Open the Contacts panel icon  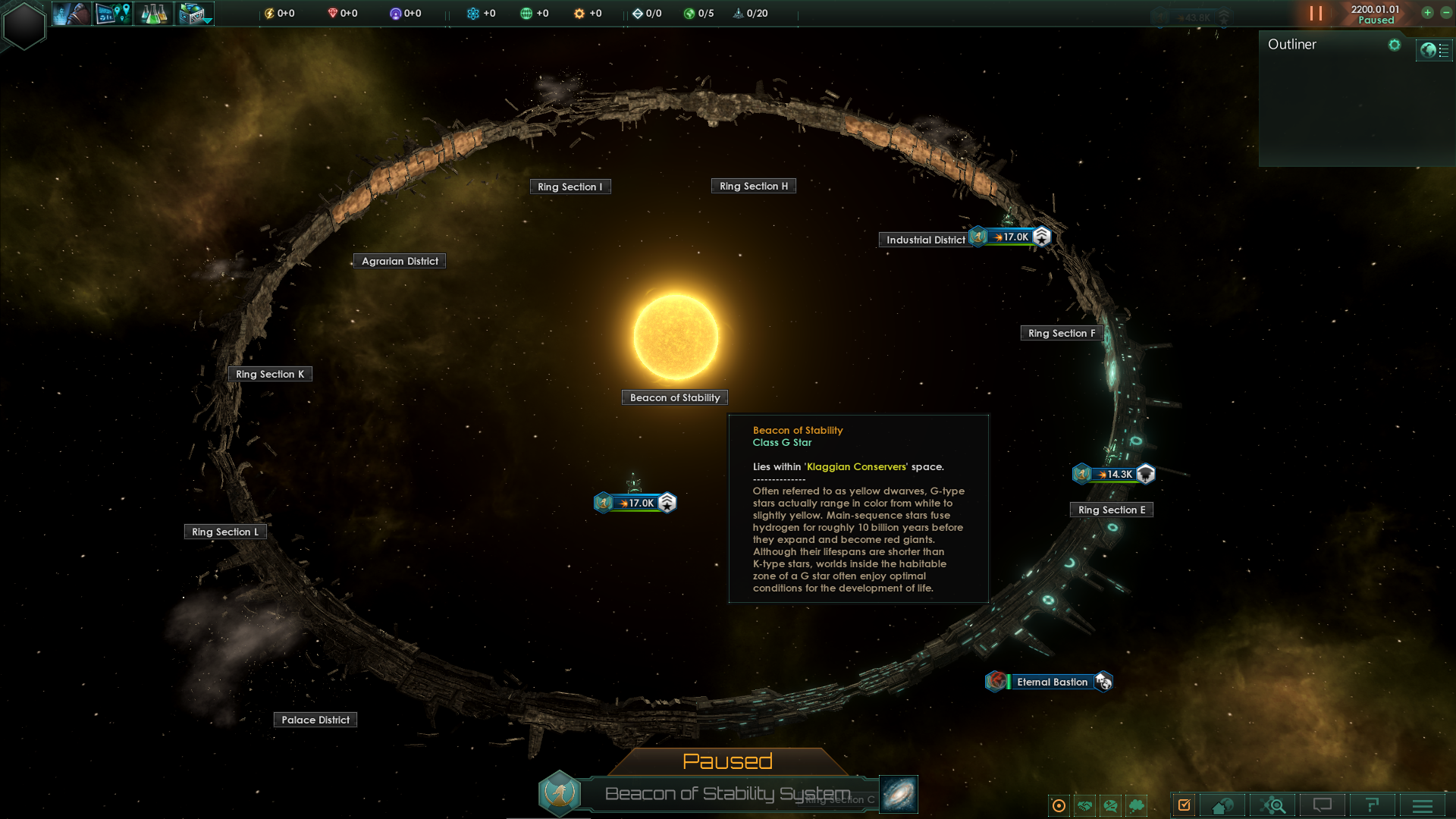[x=72, y=14]
